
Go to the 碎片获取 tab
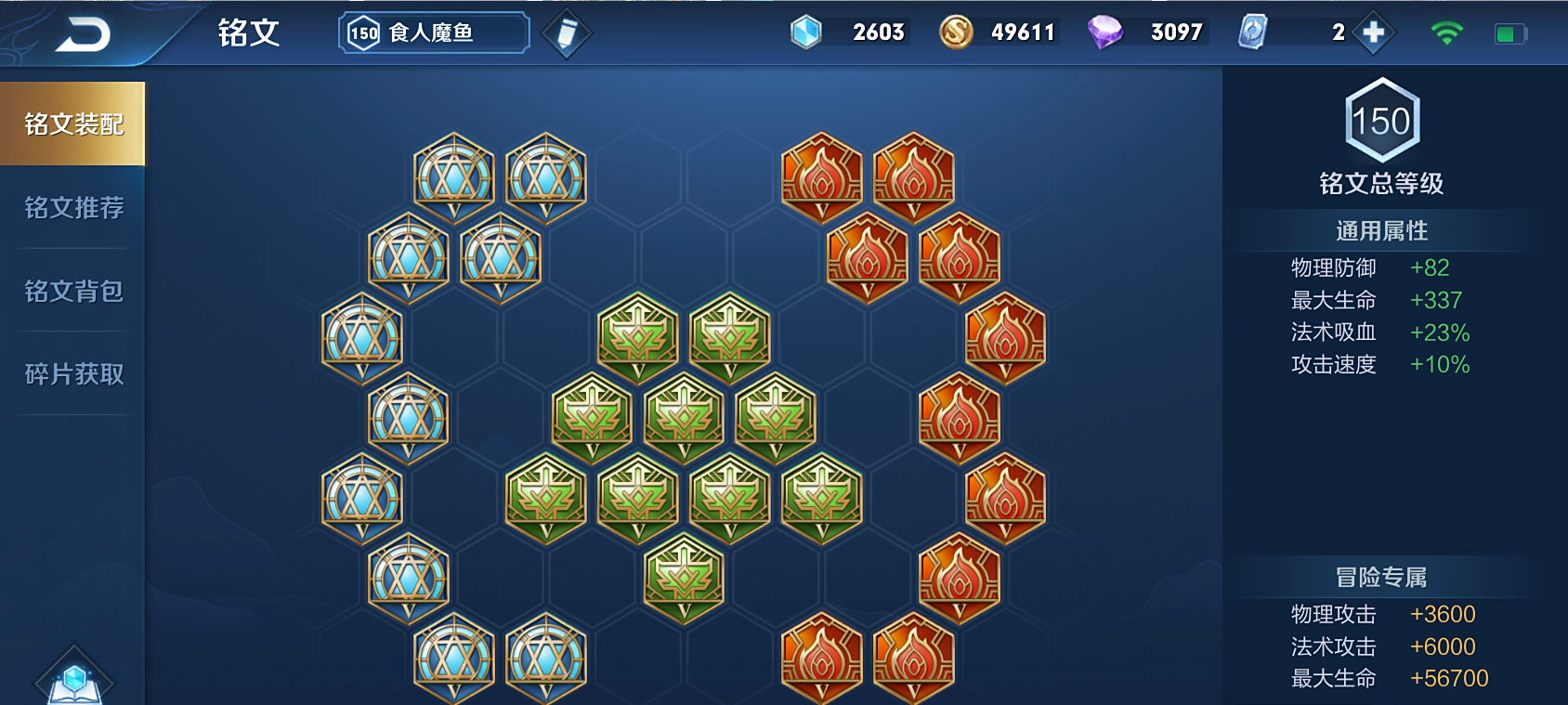tap(73, 373)
